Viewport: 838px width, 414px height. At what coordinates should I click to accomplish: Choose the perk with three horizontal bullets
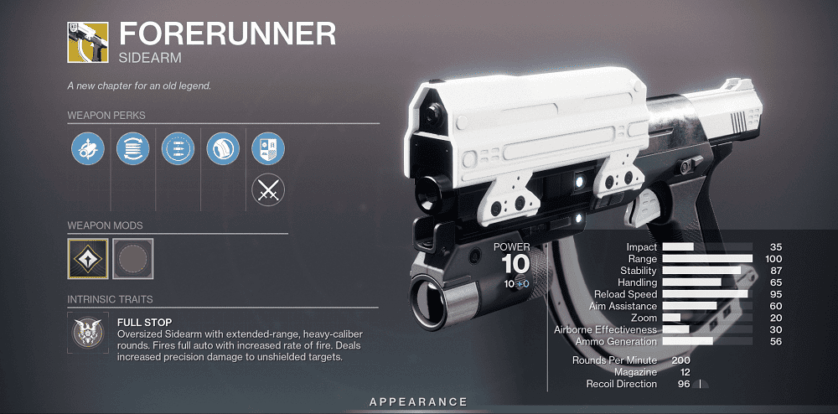[176, 150]
